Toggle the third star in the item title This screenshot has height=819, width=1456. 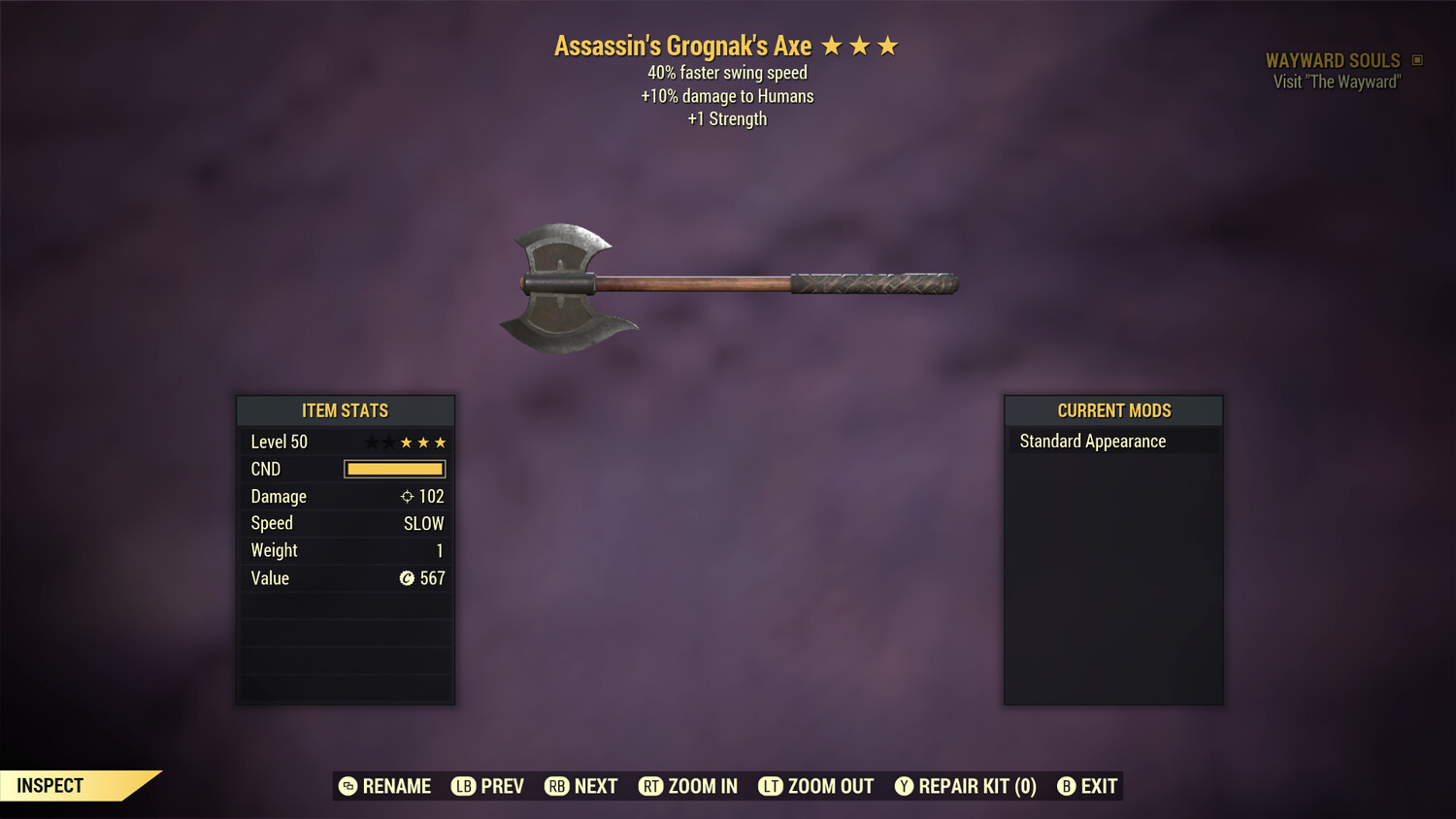(888, 45)
